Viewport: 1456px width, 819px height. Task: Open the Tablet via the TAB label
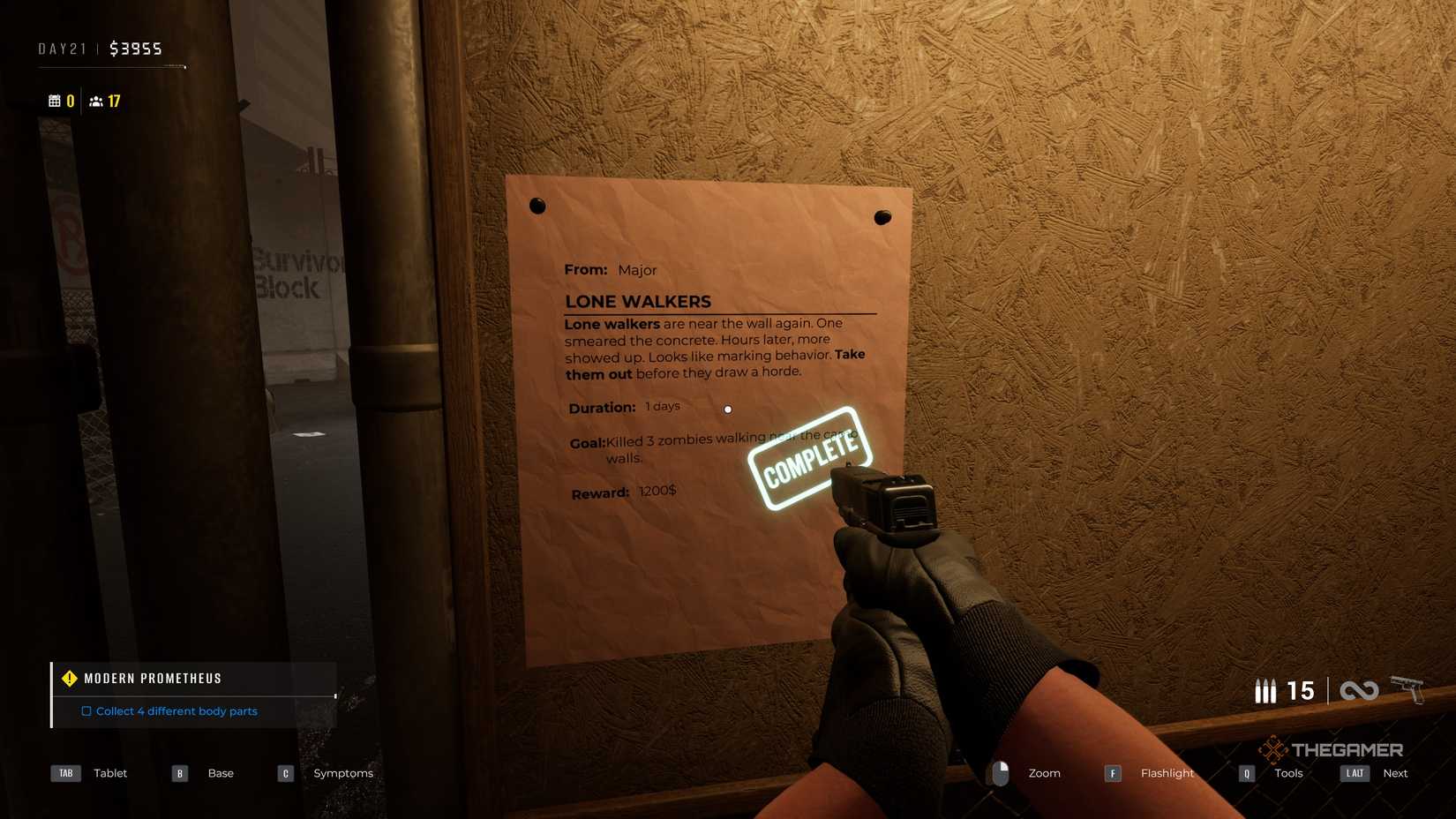tap(65, 773)
